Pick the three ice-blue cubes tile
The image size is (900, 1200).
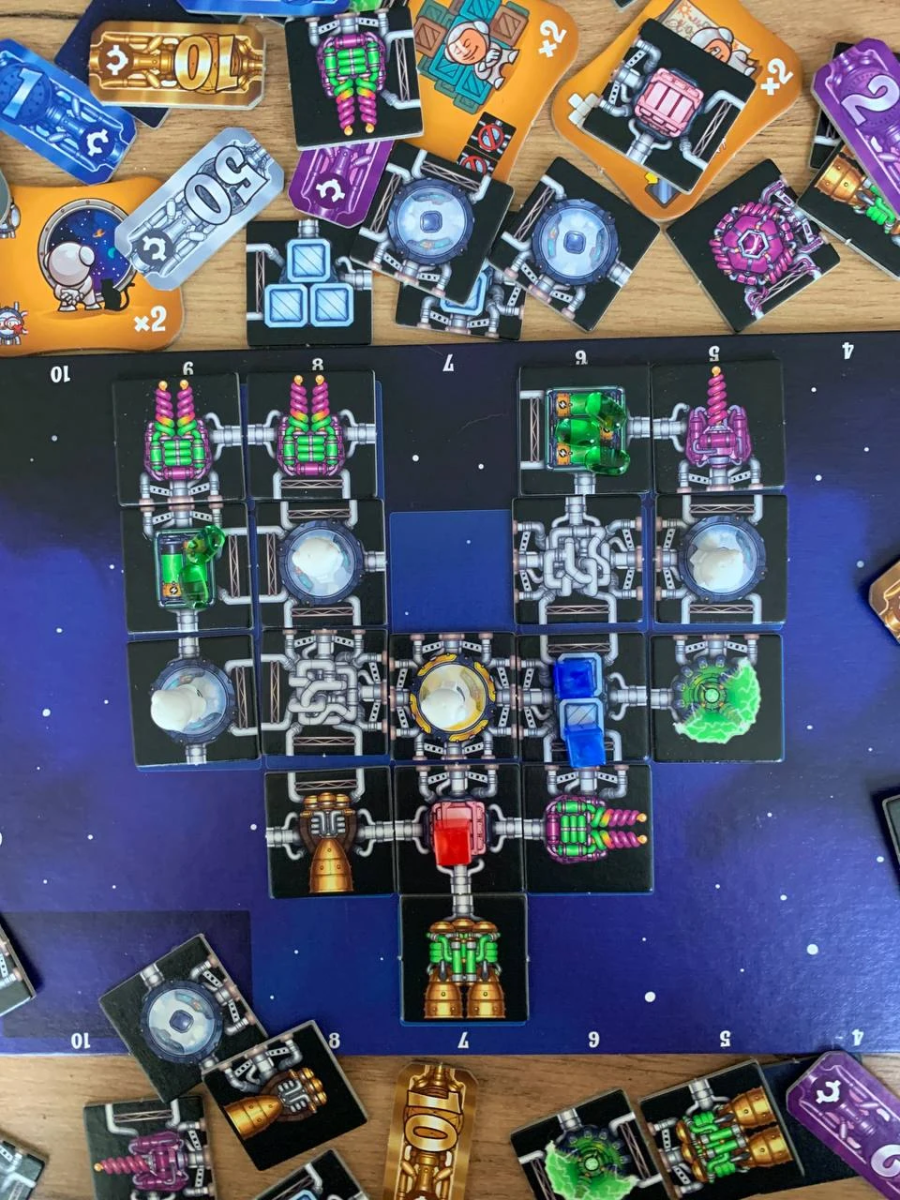308,283
